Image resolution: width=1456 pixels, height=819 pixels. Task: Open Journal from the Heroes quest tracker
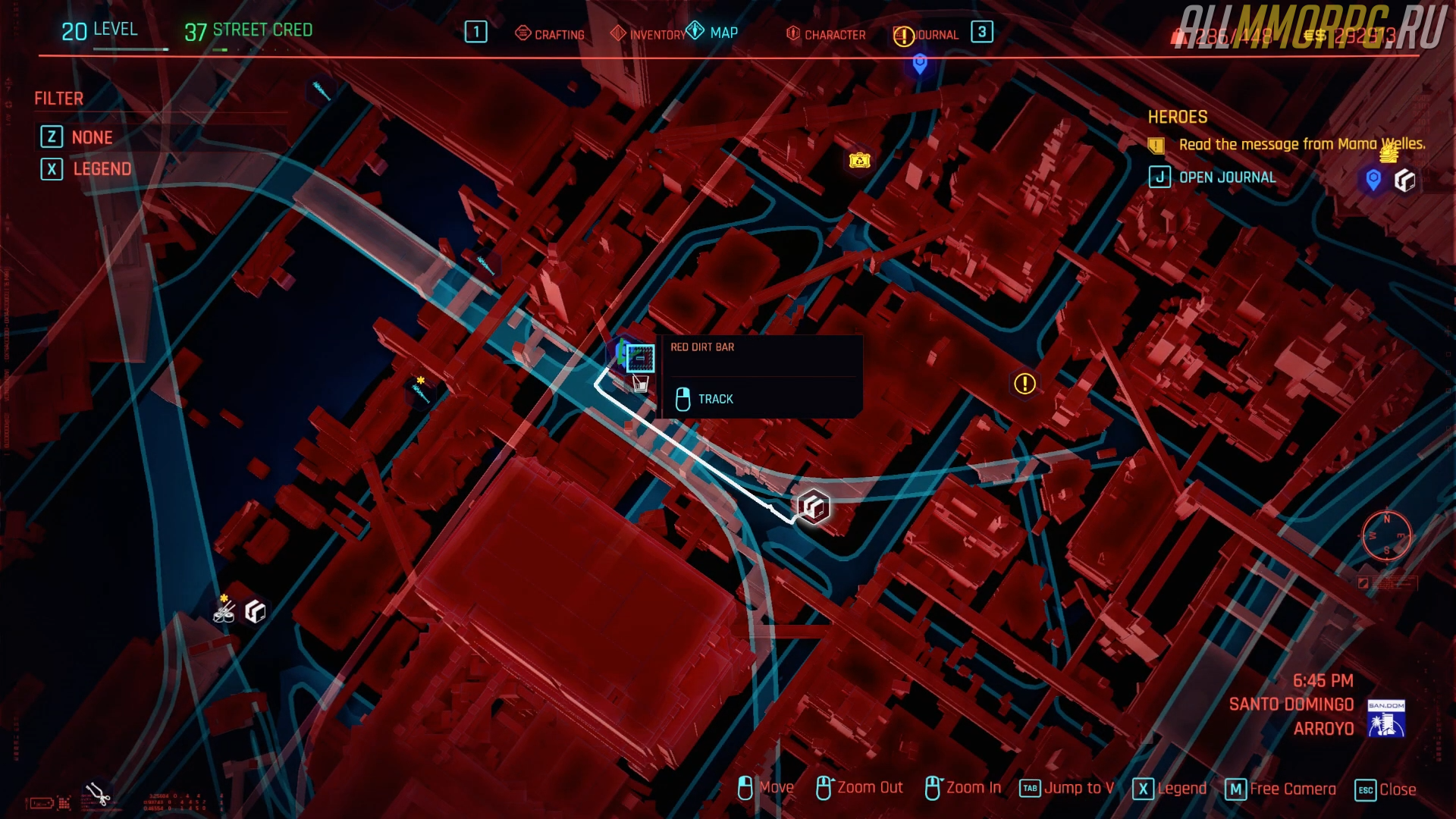point(1213,177)
